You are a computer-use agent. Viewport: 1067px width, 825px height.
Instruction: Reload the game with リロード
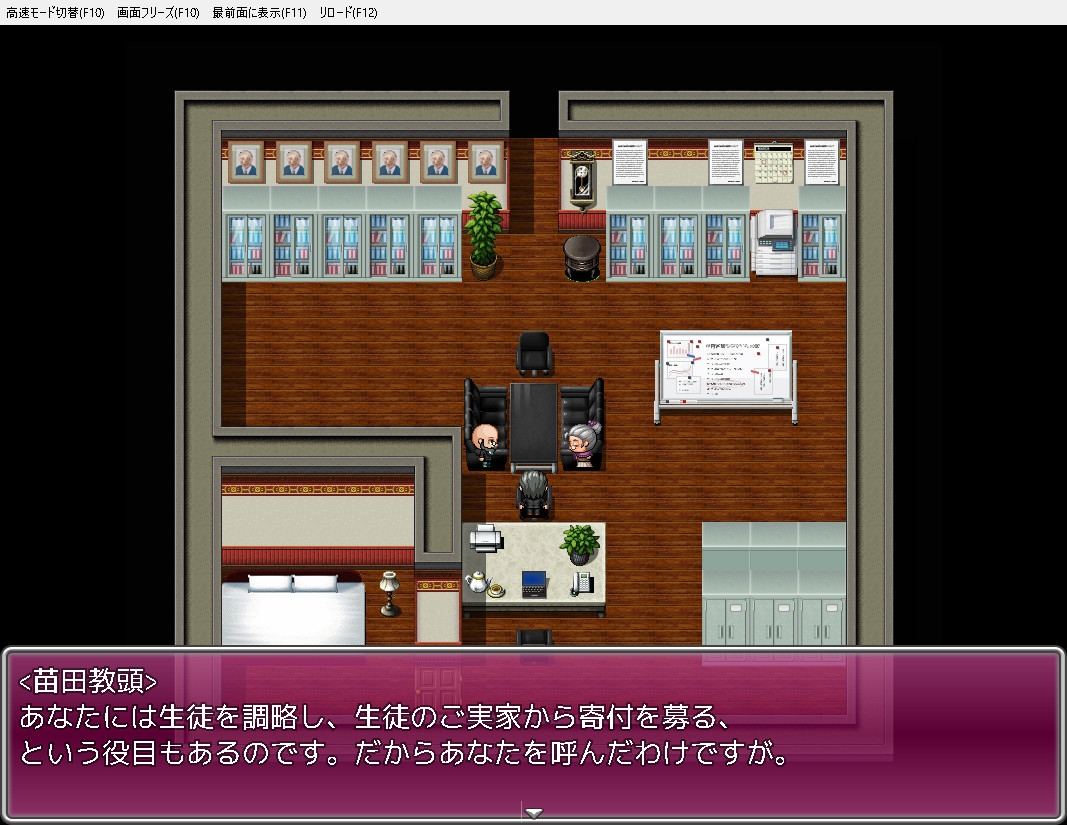click(x=348, y=12)
